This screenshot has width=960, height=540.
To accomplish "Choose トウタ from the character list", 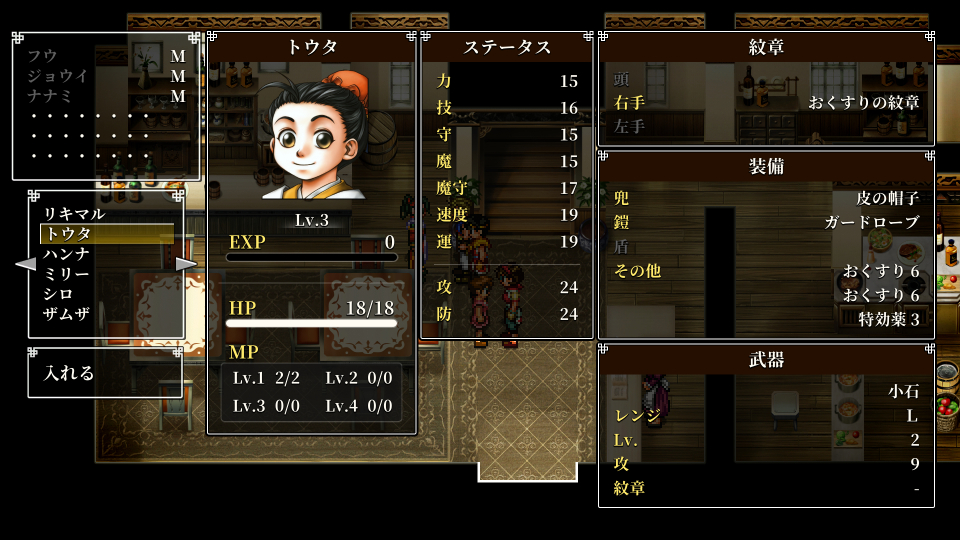I will point(68,234).
